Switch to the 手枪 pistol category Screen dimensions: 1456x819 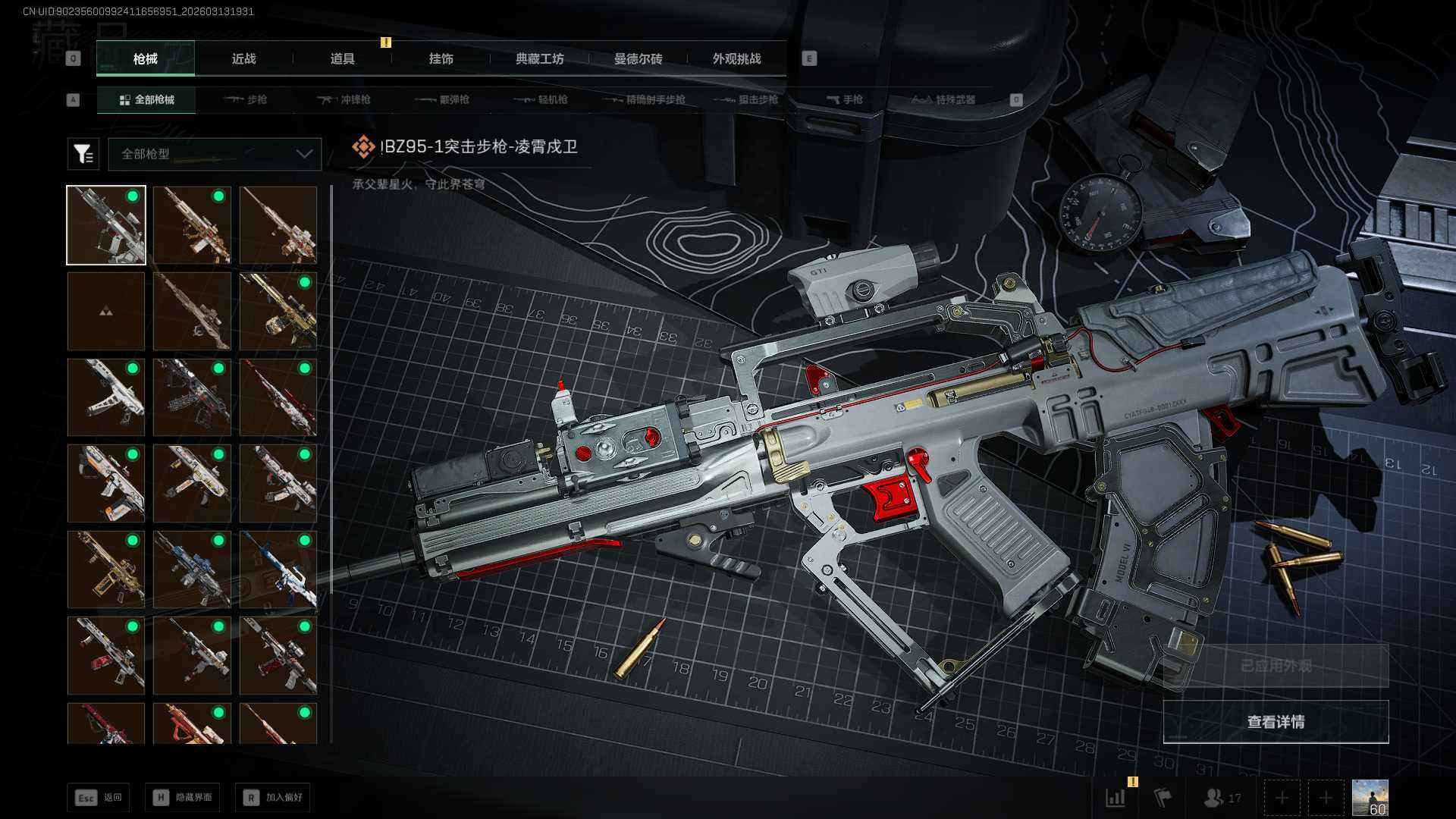point(844,99)
